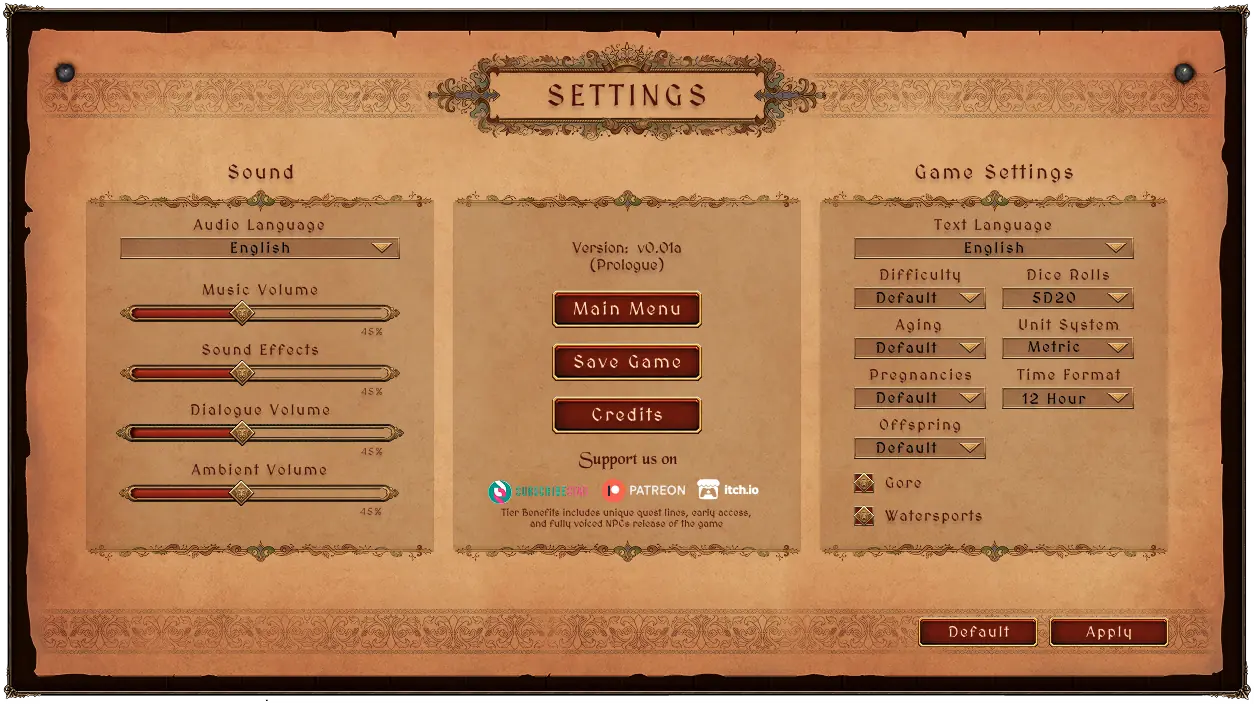Open the itch.io support link
1254x704 pixels.
728,490
